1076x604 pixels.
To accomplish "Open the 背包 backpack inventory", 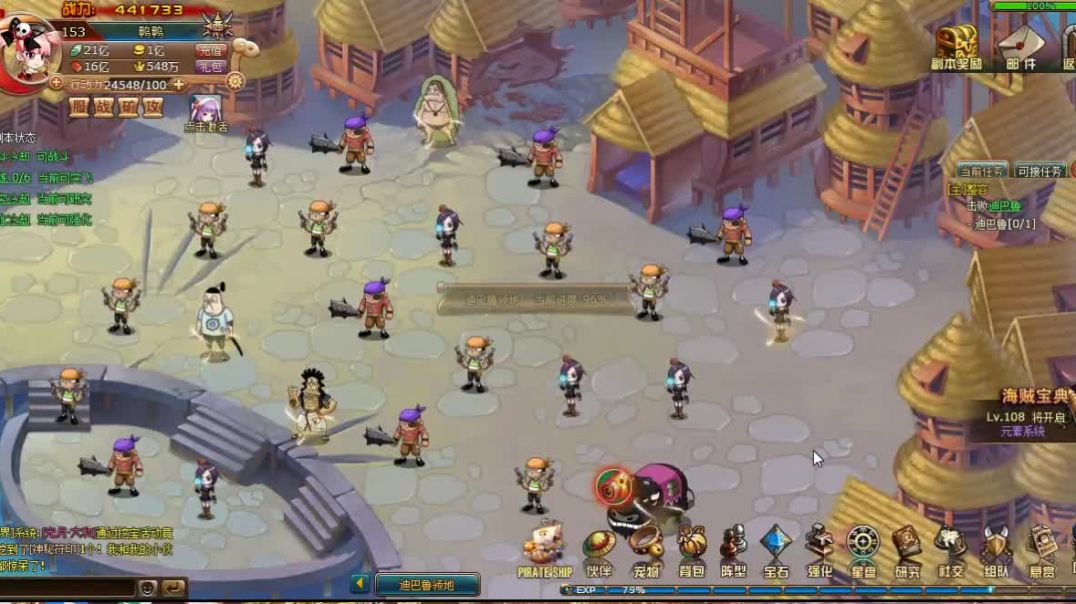I will point(691,550).
